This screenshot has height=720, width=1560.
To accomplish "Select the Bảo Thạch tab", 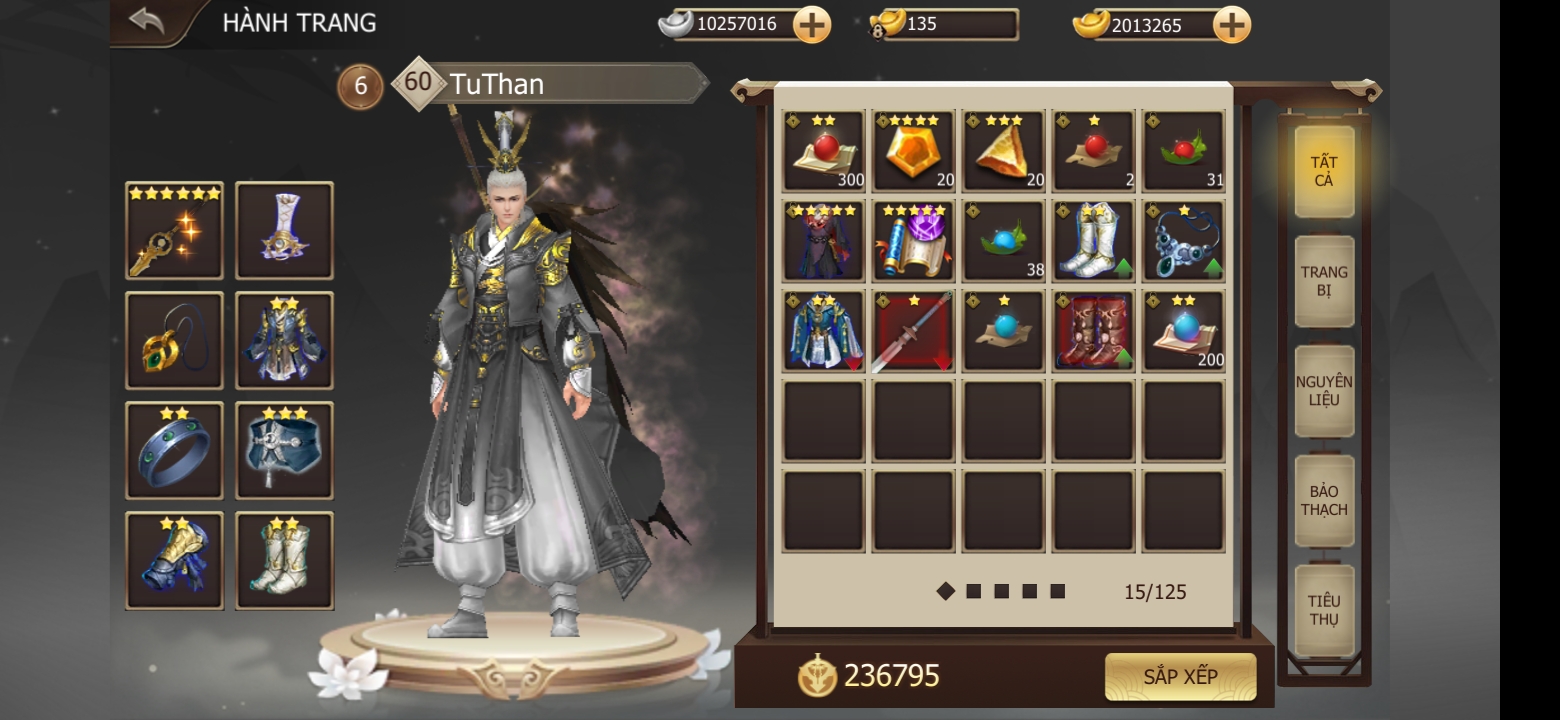I will pos(1324,501).
